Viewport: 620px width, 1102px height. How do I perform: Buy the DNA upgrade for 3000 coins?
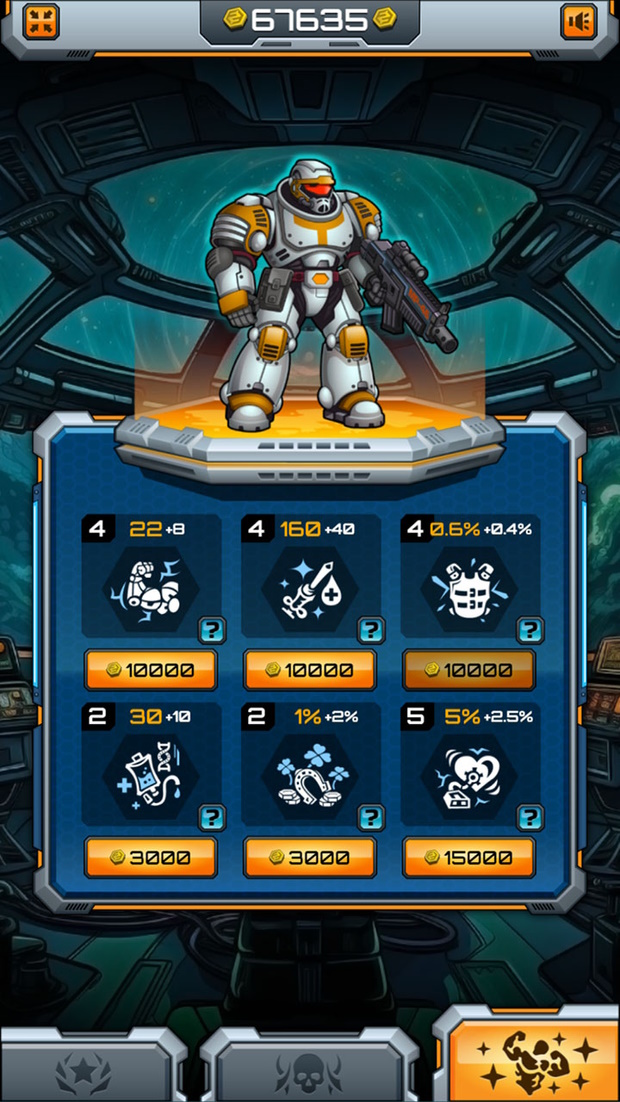coord(150,857)
